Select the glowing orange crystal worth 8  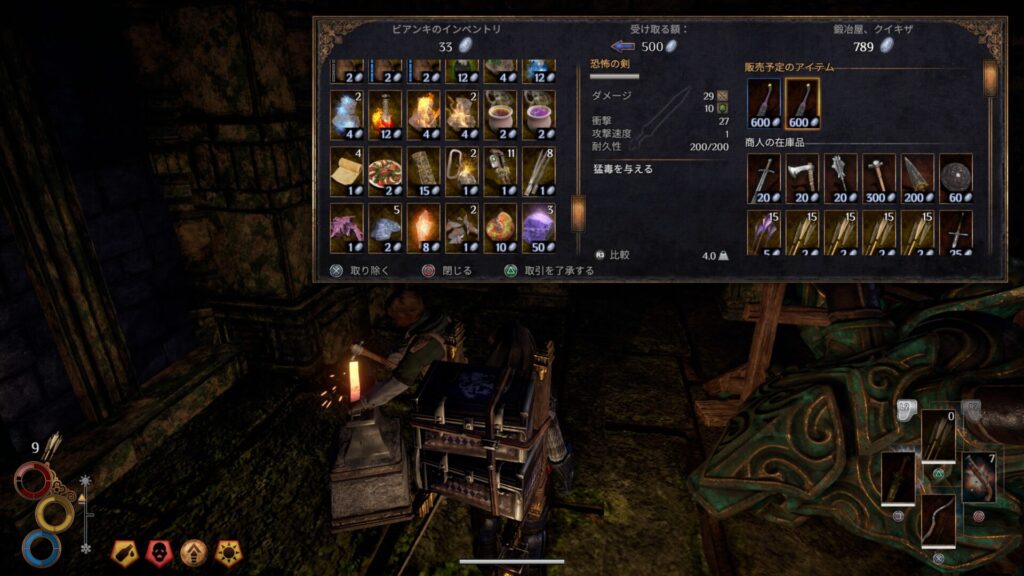(x=424, y=228)
